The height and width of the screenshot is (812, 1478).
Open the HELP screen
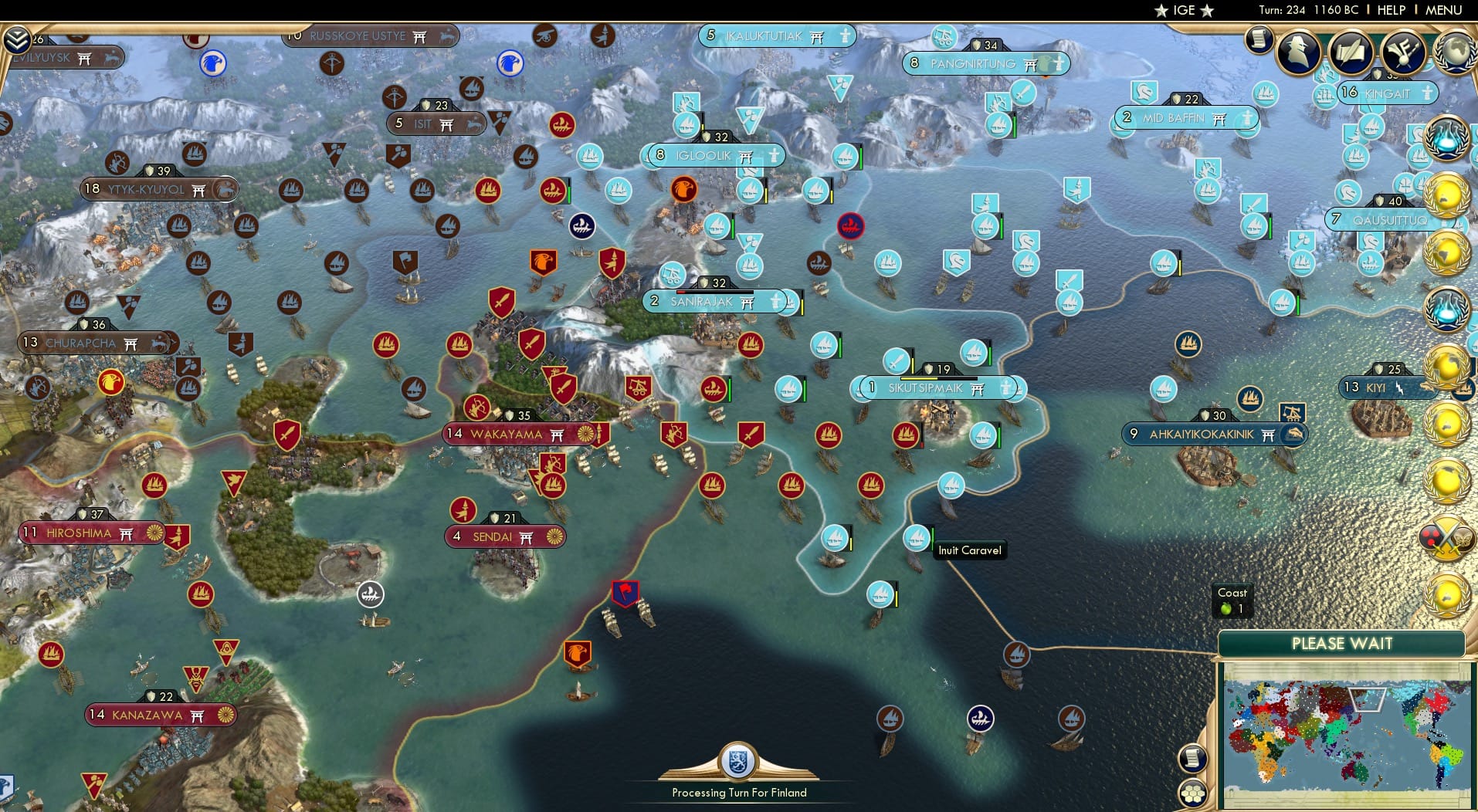pyautogui.click(x=1391, y=10)
